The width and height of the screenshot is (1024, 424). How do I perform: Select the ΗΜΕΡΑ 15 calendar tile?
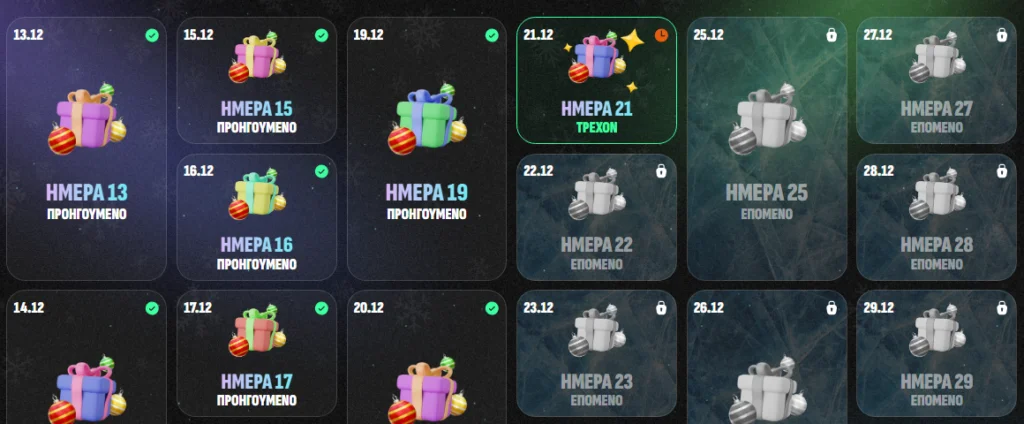pyautogui.click(x=256, y=81)
